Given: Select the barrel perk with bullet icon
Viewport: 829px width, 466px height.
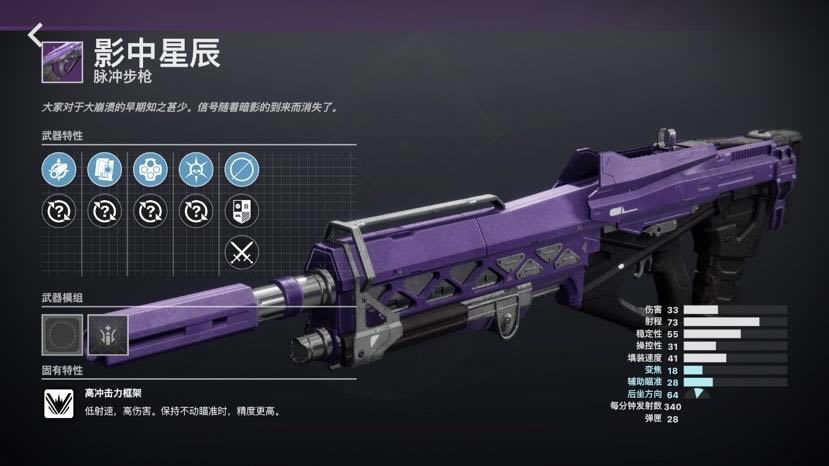Looking at the screenshot, I should pyautogui.click(x=59, y=169).
